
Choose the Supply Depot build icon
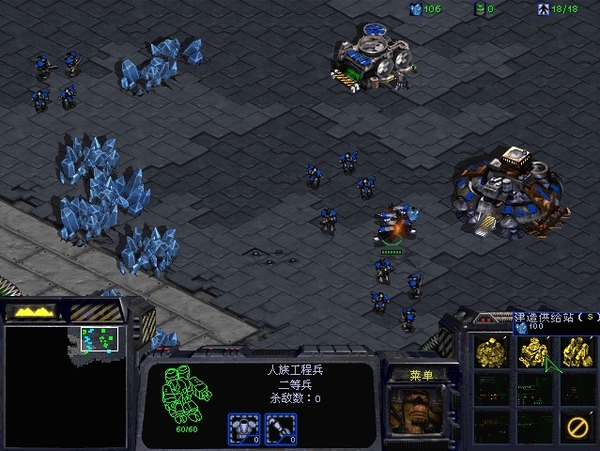coord(534,351)
